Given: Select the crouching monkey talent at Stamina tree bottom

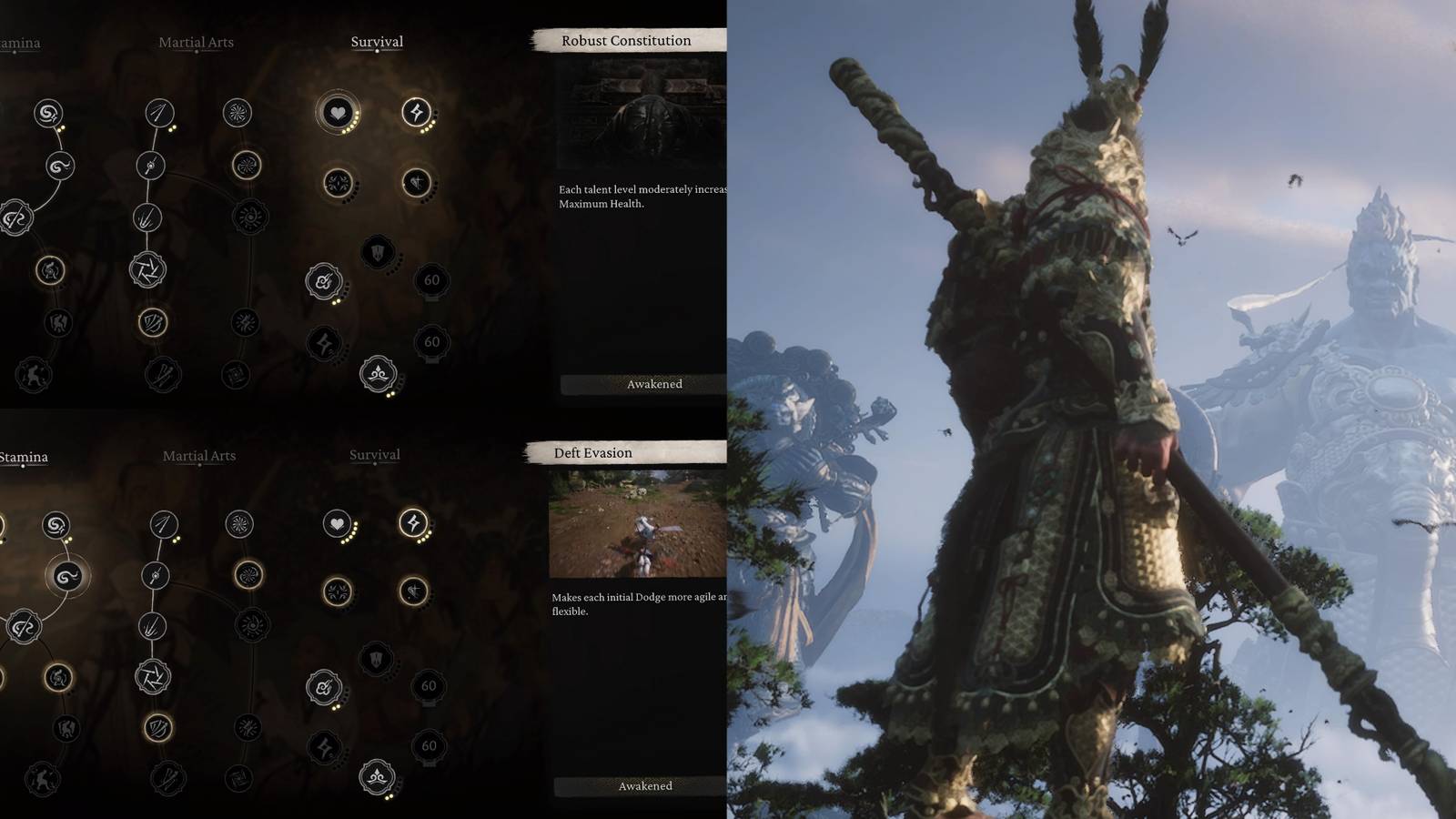Looking at the screenshot, I should point(32,372).
